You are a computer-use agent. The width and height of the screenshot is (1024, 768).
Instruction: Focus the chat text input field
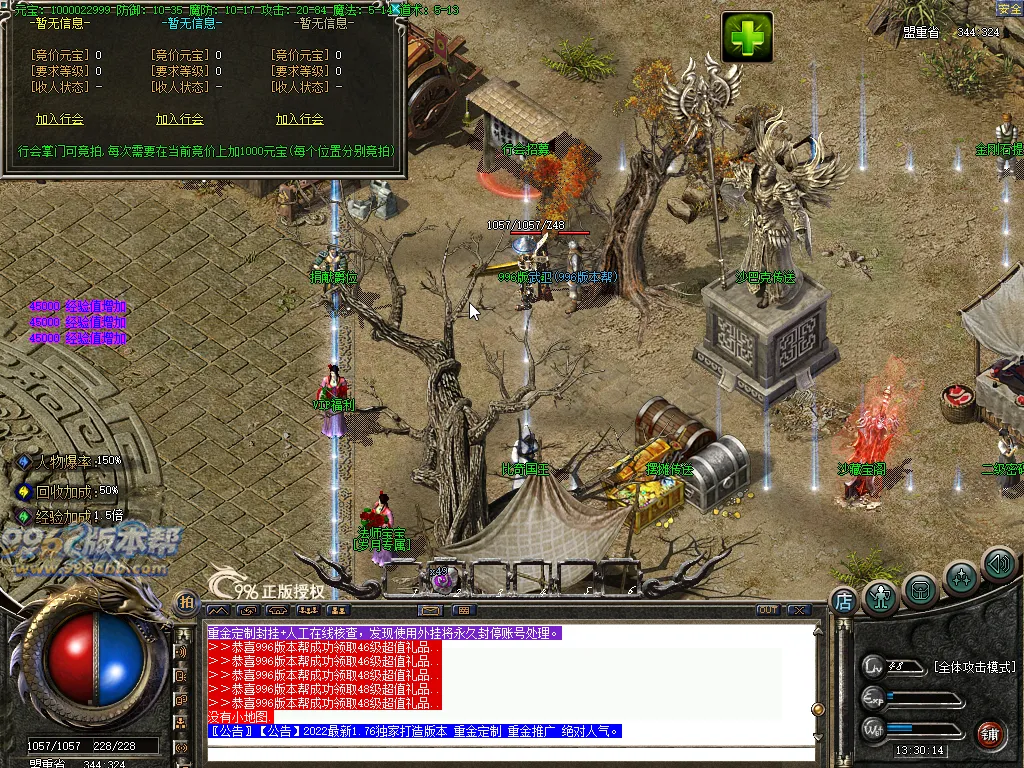(510, 752)
